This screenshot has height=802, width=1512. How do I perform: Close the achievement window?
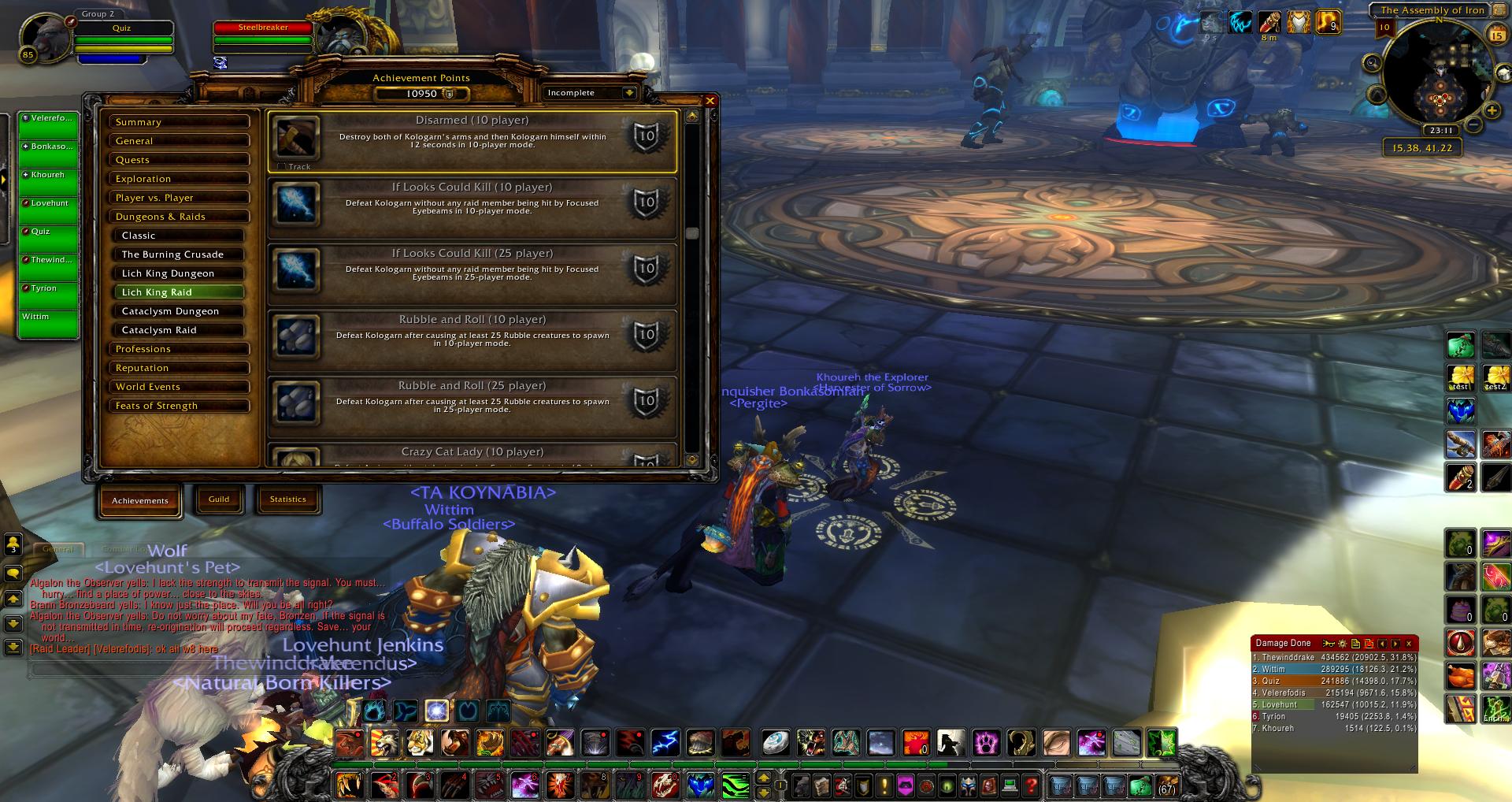[710, 101]
